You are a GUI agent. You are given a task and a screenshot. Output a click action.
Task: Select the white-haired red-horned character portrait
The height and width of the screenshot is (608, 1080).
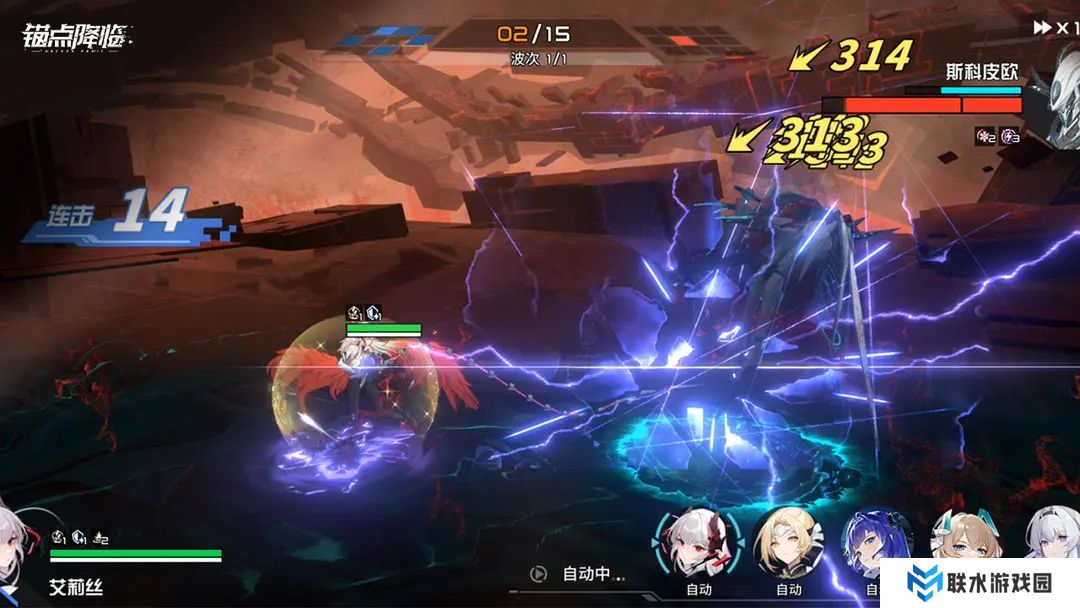[x=697, y=543]
